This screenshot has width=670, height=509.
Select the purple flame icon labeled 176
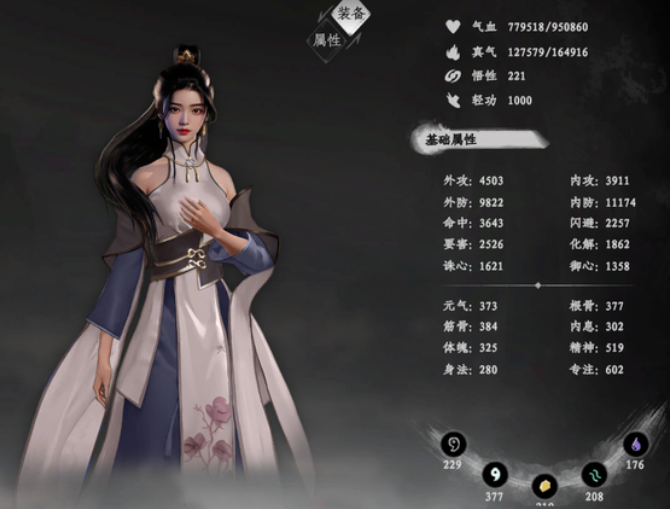click(x=635, y=444)
